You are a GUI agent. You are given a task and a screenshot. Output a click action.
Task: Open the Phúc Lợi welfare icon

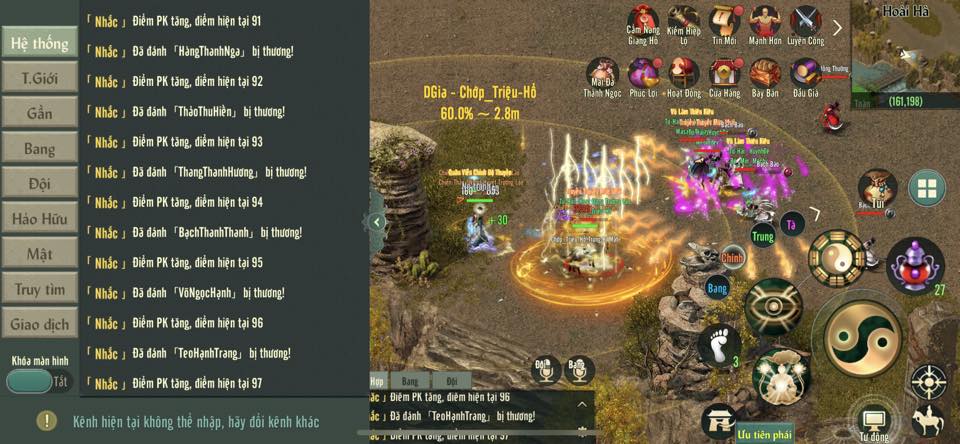(684, 74)
